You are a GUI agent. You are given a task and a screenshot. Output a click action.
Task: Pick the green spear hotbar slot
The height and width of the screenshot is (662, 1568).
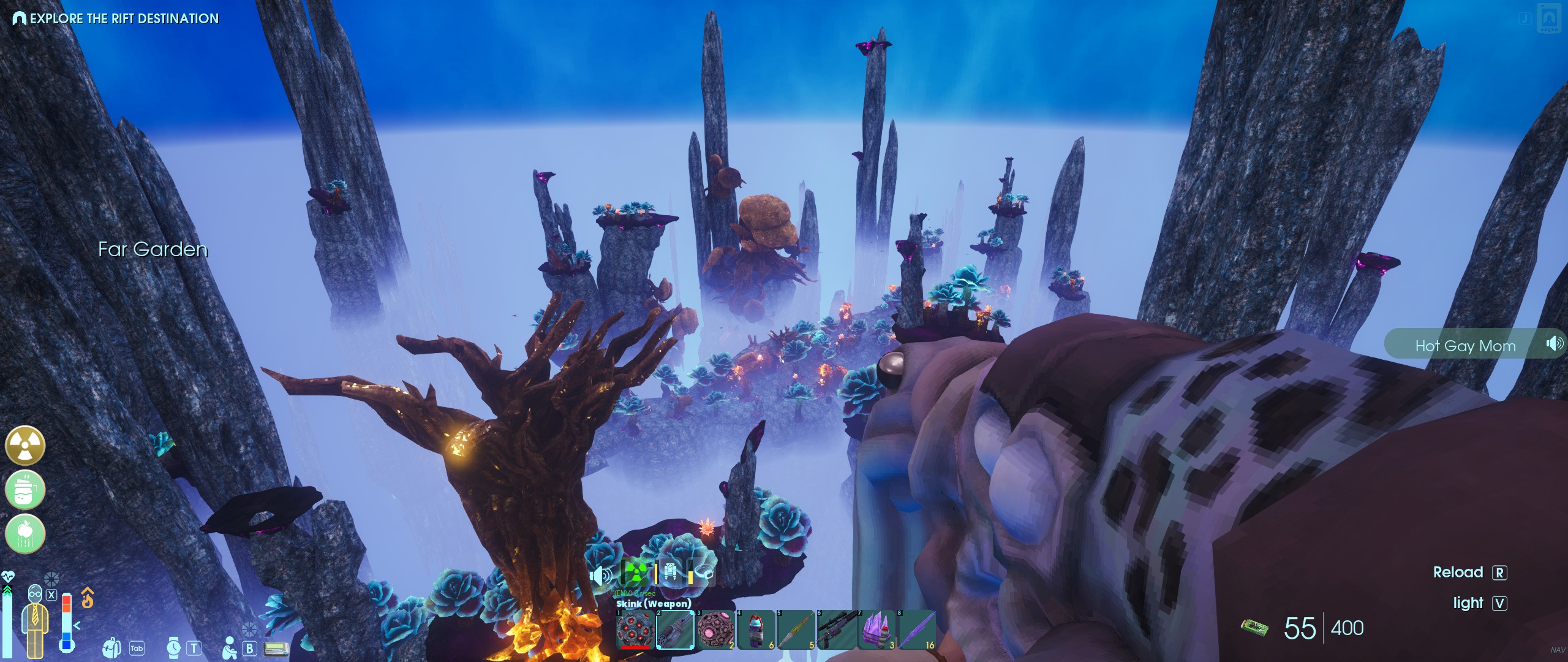tap(796, 630)
